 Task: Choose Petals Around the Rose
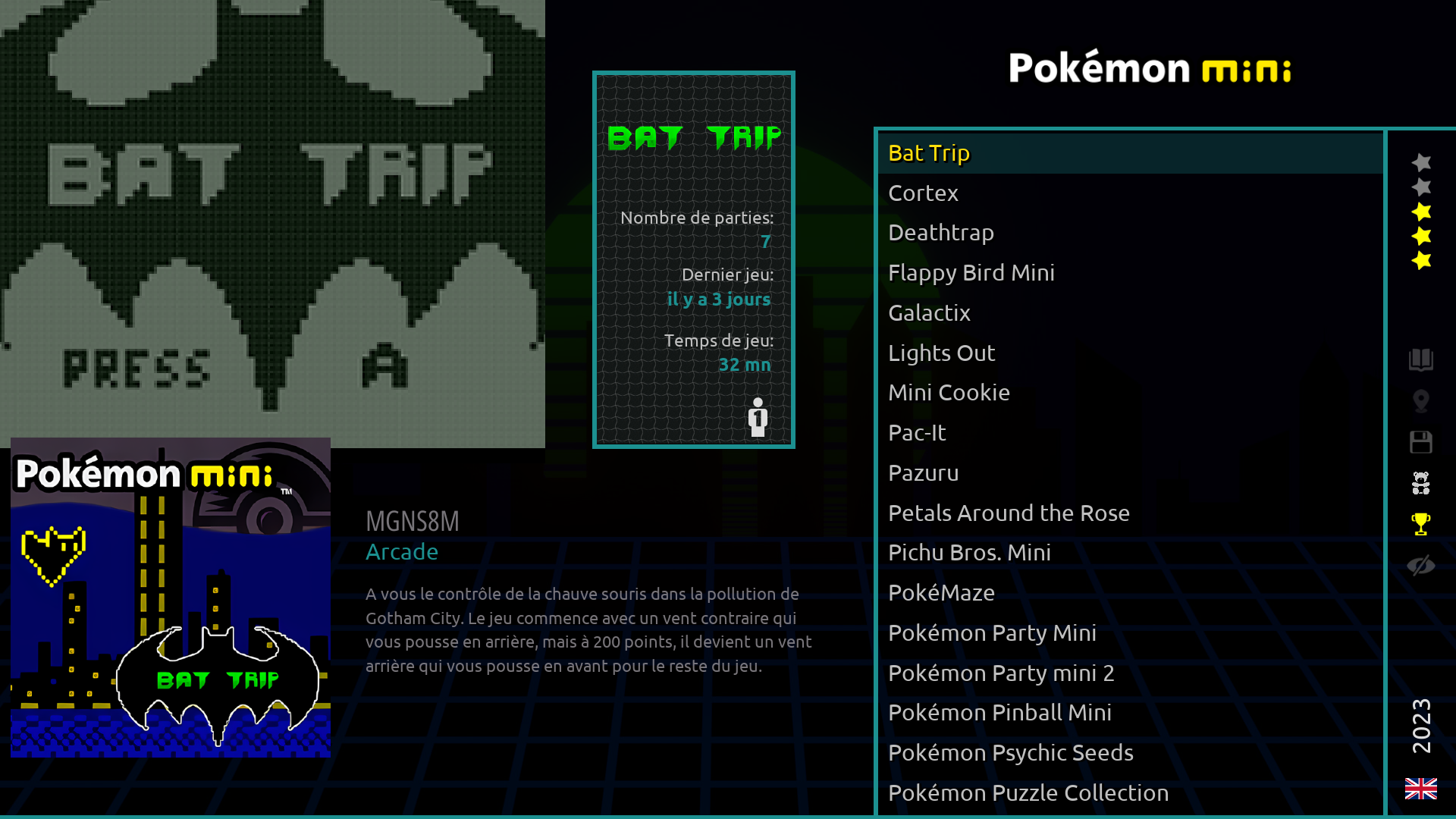point(1009,513)
